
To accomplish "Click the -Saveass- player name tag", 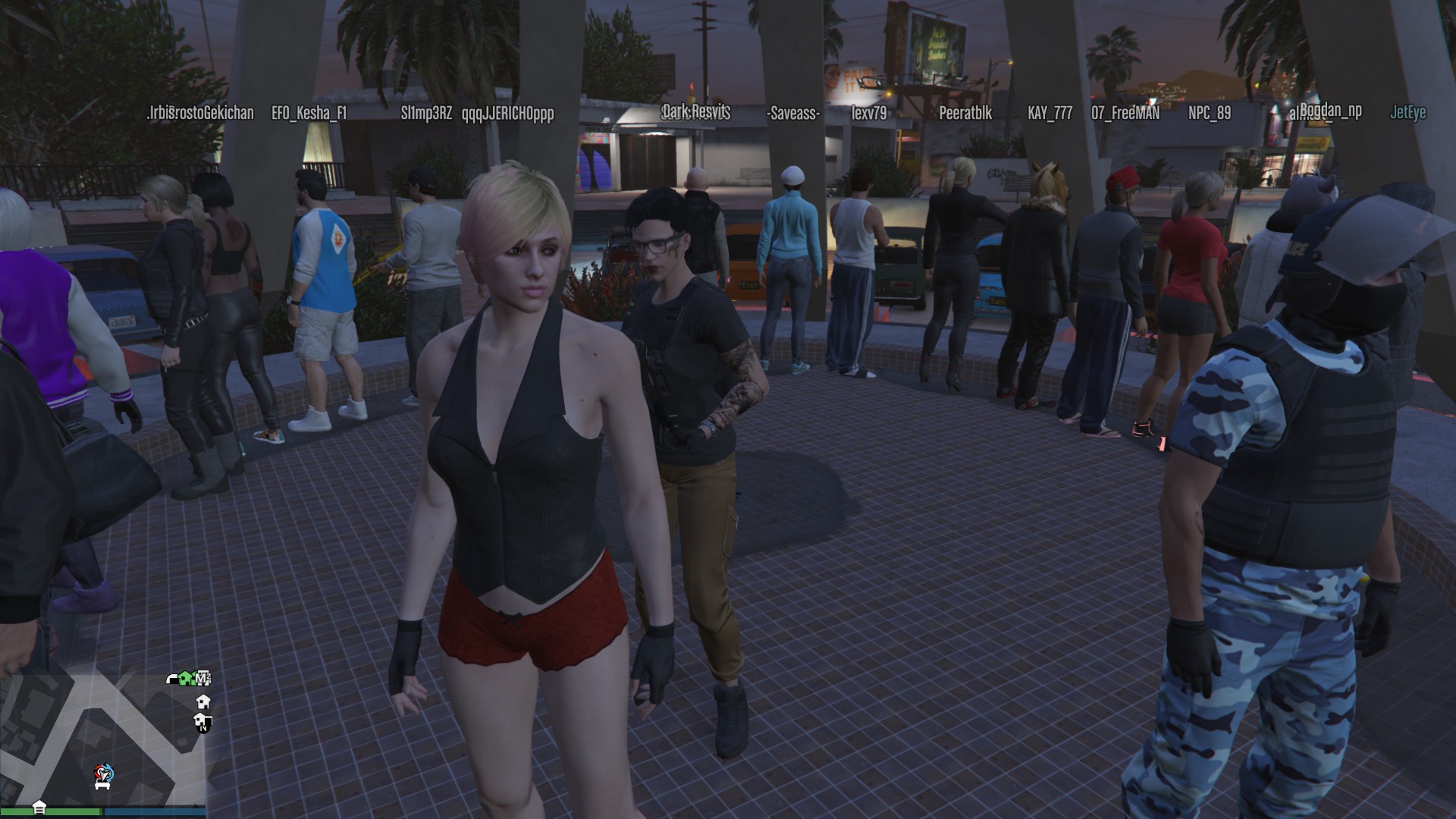I will coord(792,113).
